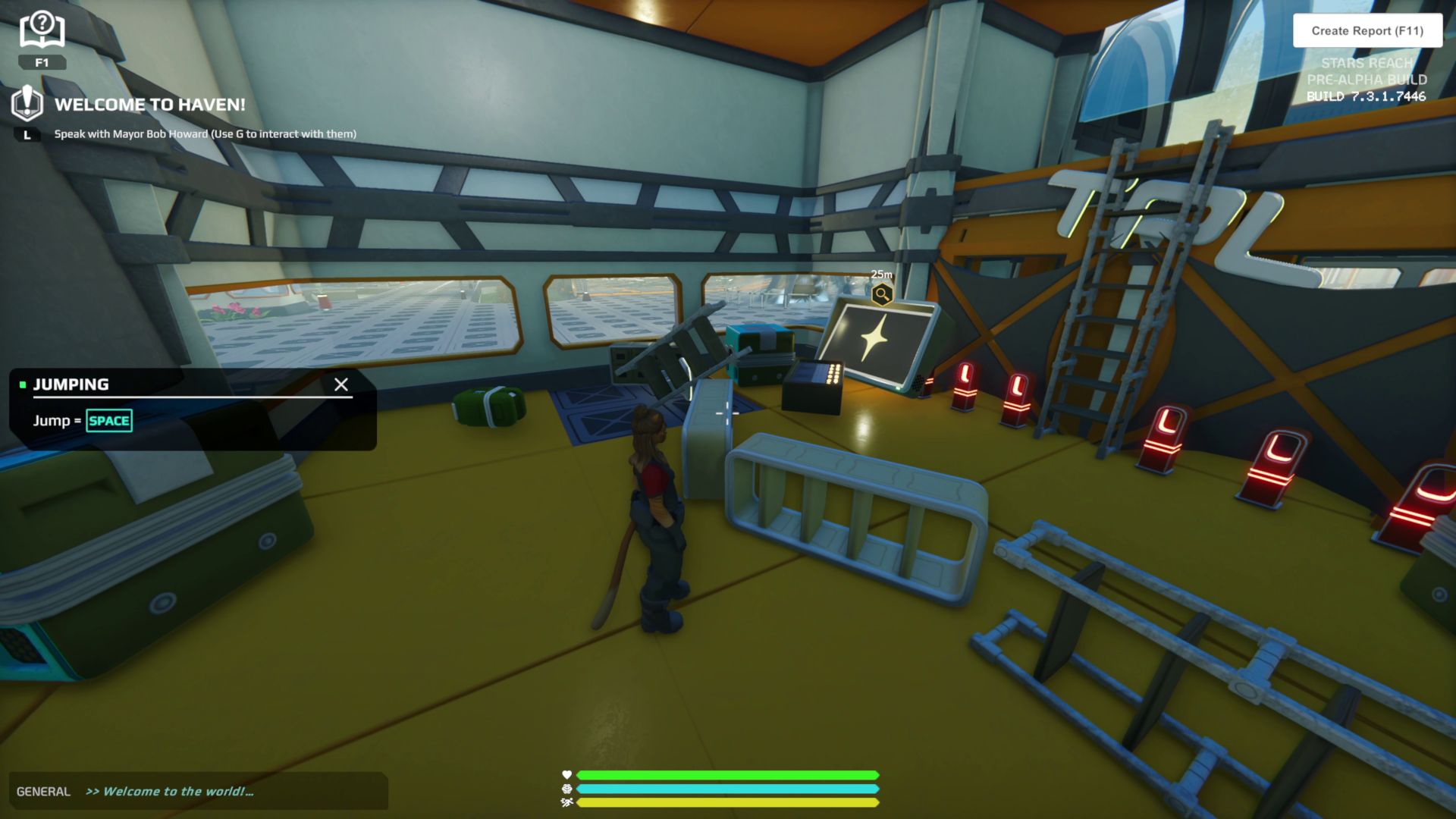Open the help guide book icon
1456x819 pixels.
pyautogui.click(x=42, y=31)
